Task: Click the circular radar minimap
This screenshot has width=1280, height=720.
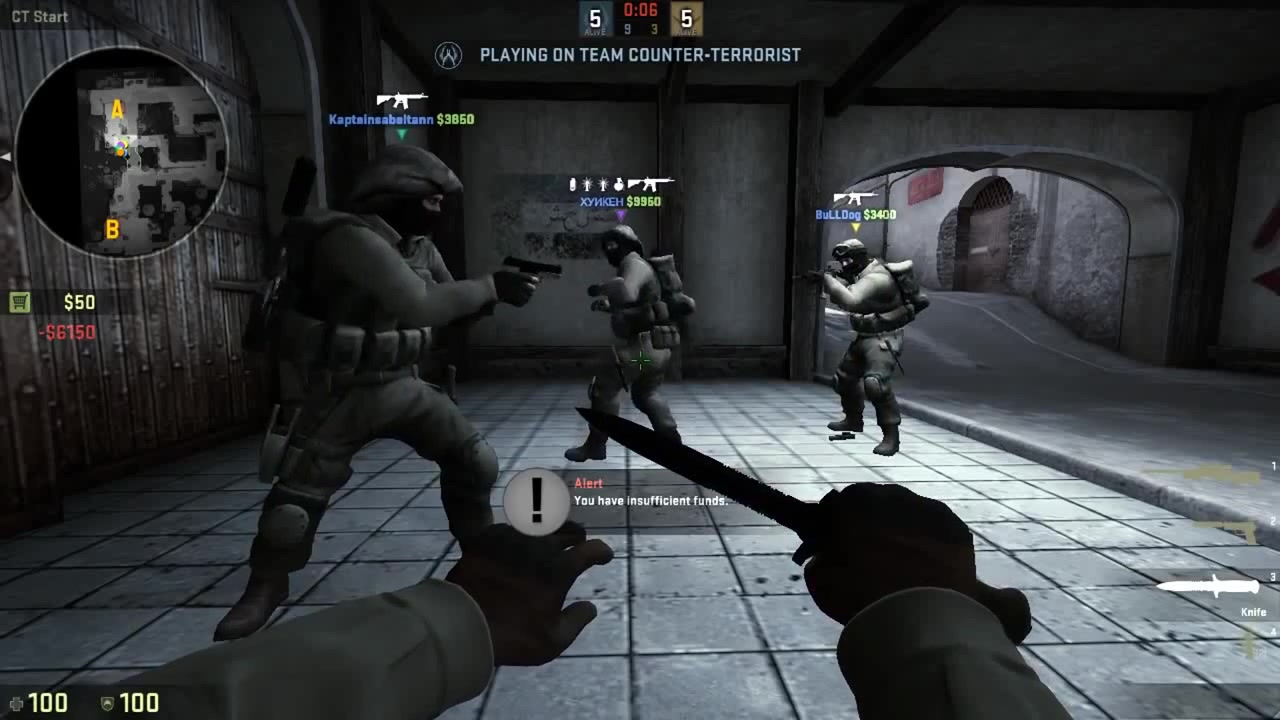Action: (x=121, y=152)
